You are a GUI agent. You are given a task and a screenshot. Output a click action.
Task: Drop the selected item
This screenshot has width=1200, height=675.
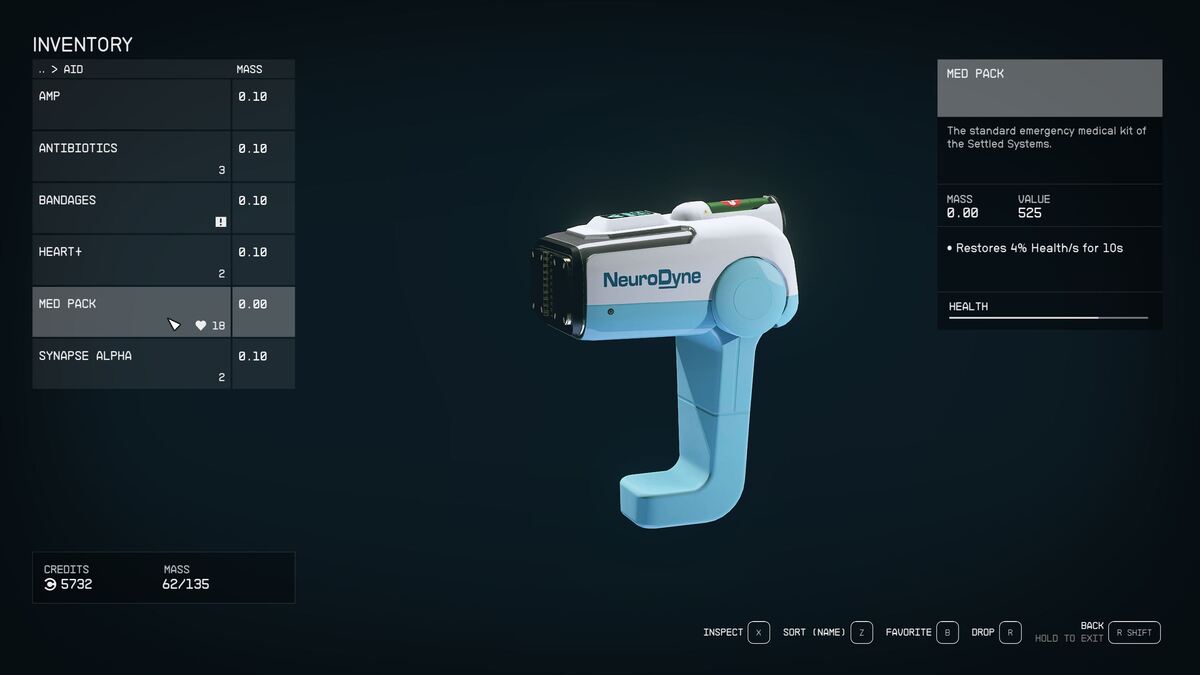[983, 632]
